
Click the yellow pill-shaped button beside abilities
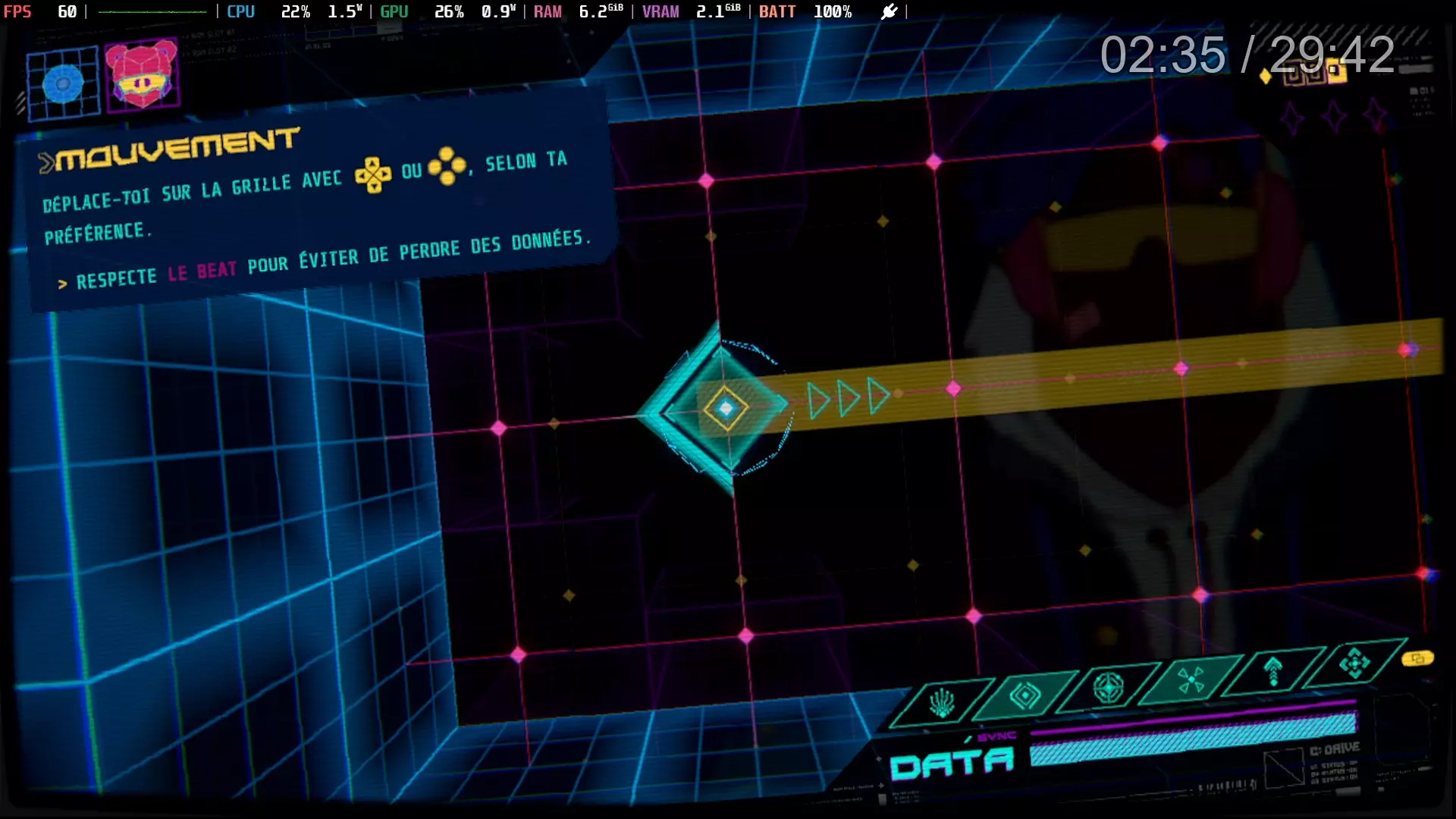(x=1417, y=658)
